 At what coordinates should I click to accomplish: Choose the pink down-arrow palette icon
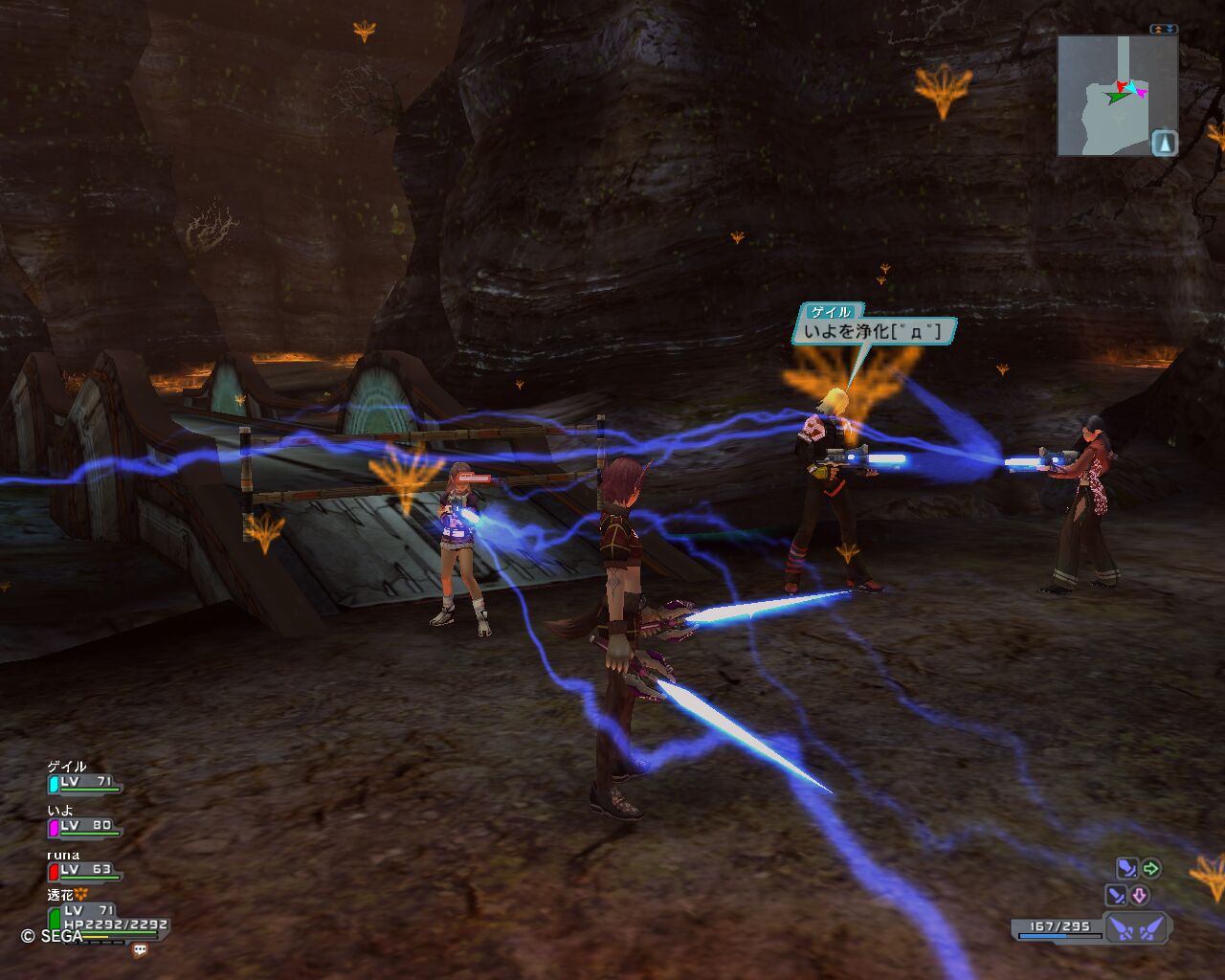point(1139,896)
